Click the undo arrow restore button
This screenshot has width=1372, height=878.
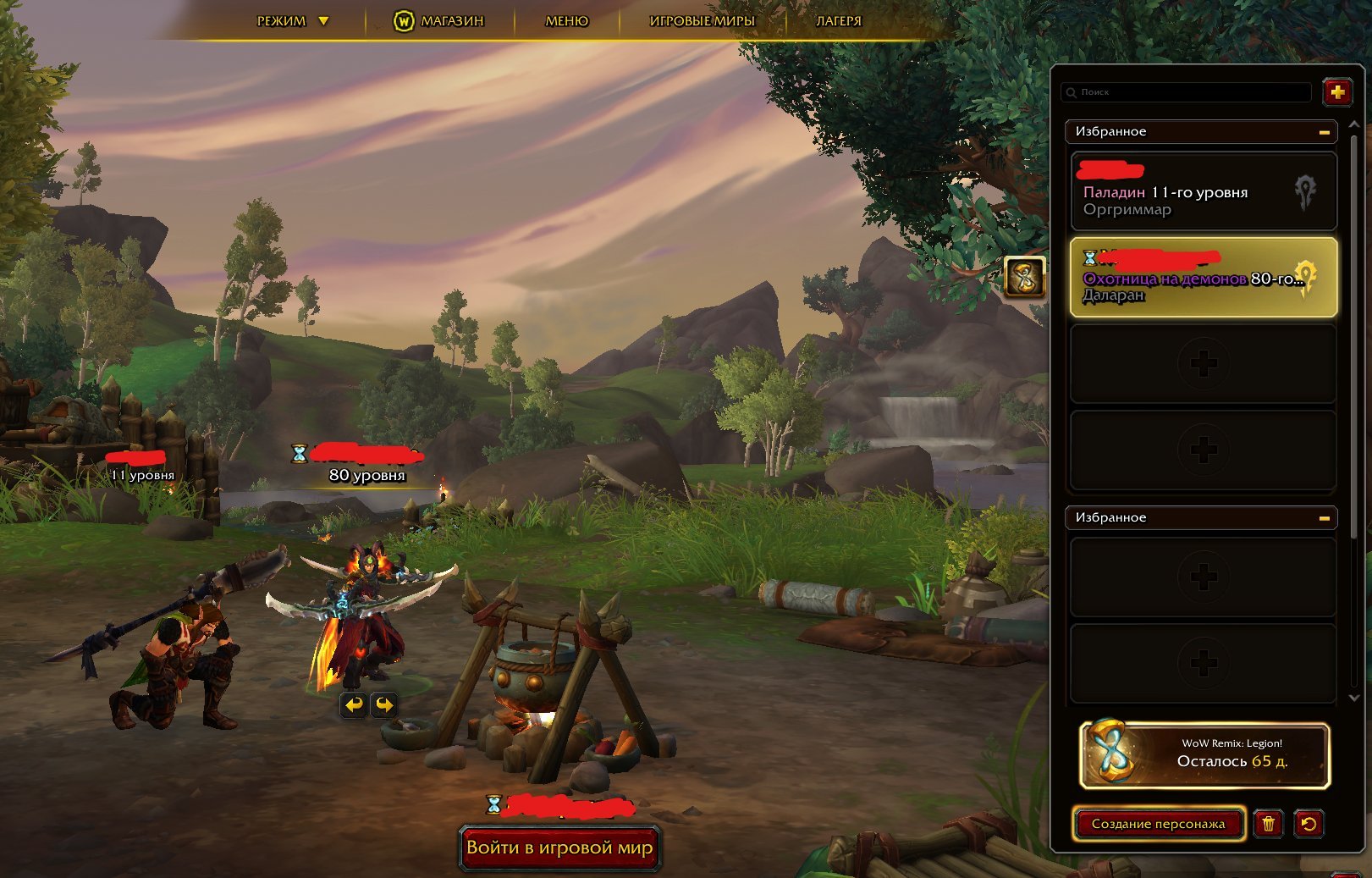tap(1309, 824)
